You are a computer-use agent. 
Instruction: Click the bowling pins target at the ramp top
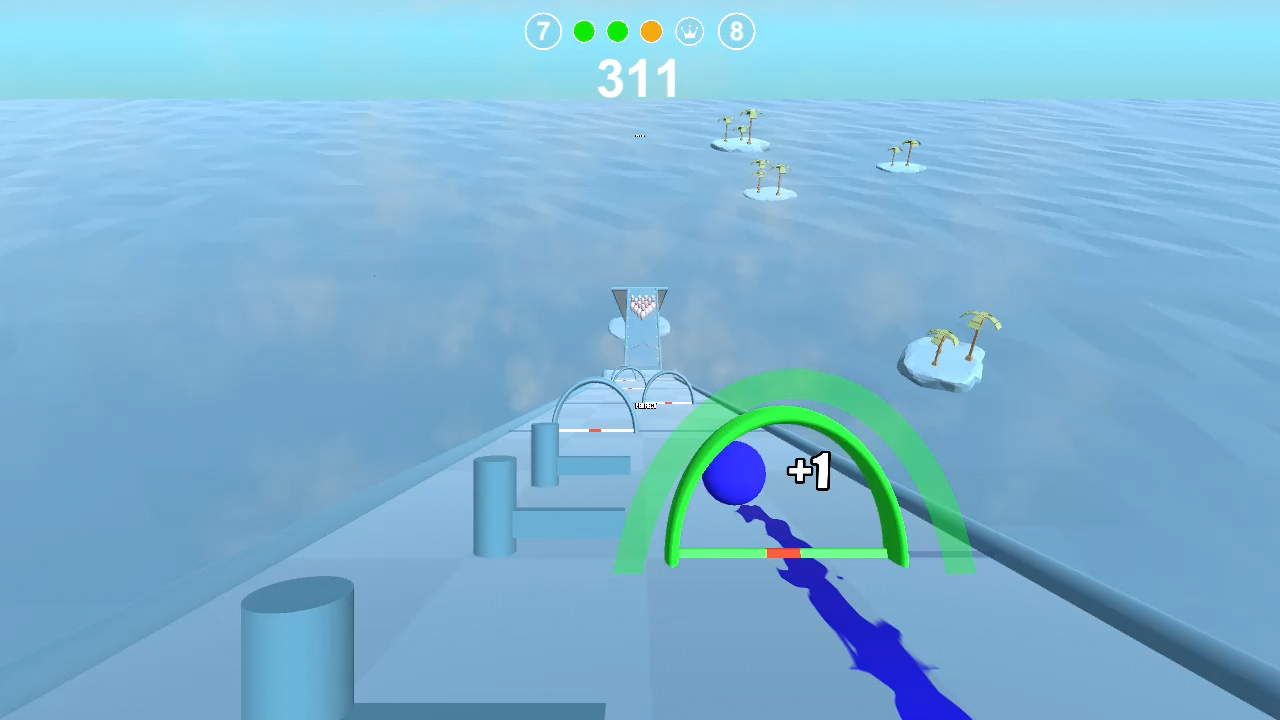641,305
